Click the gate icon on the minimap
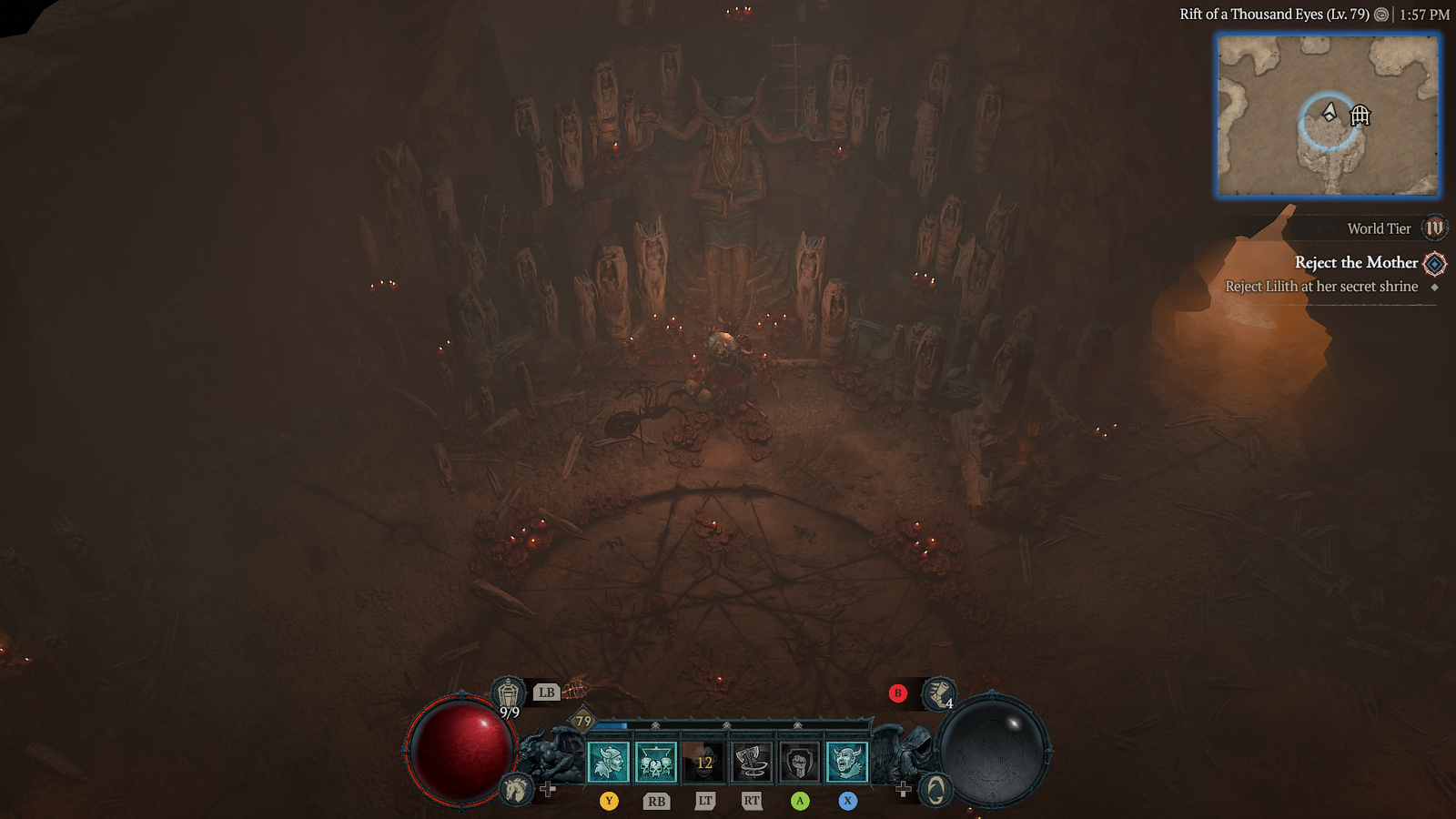 click(x=1360, y=116)
